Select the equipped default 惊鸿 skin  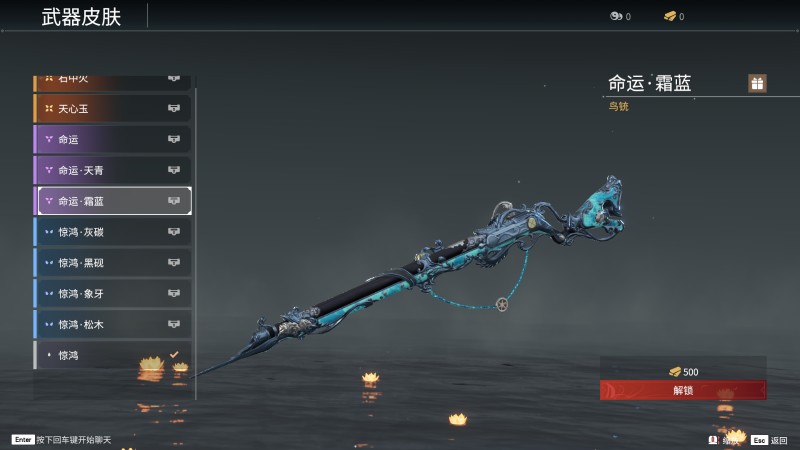point(113,355)
